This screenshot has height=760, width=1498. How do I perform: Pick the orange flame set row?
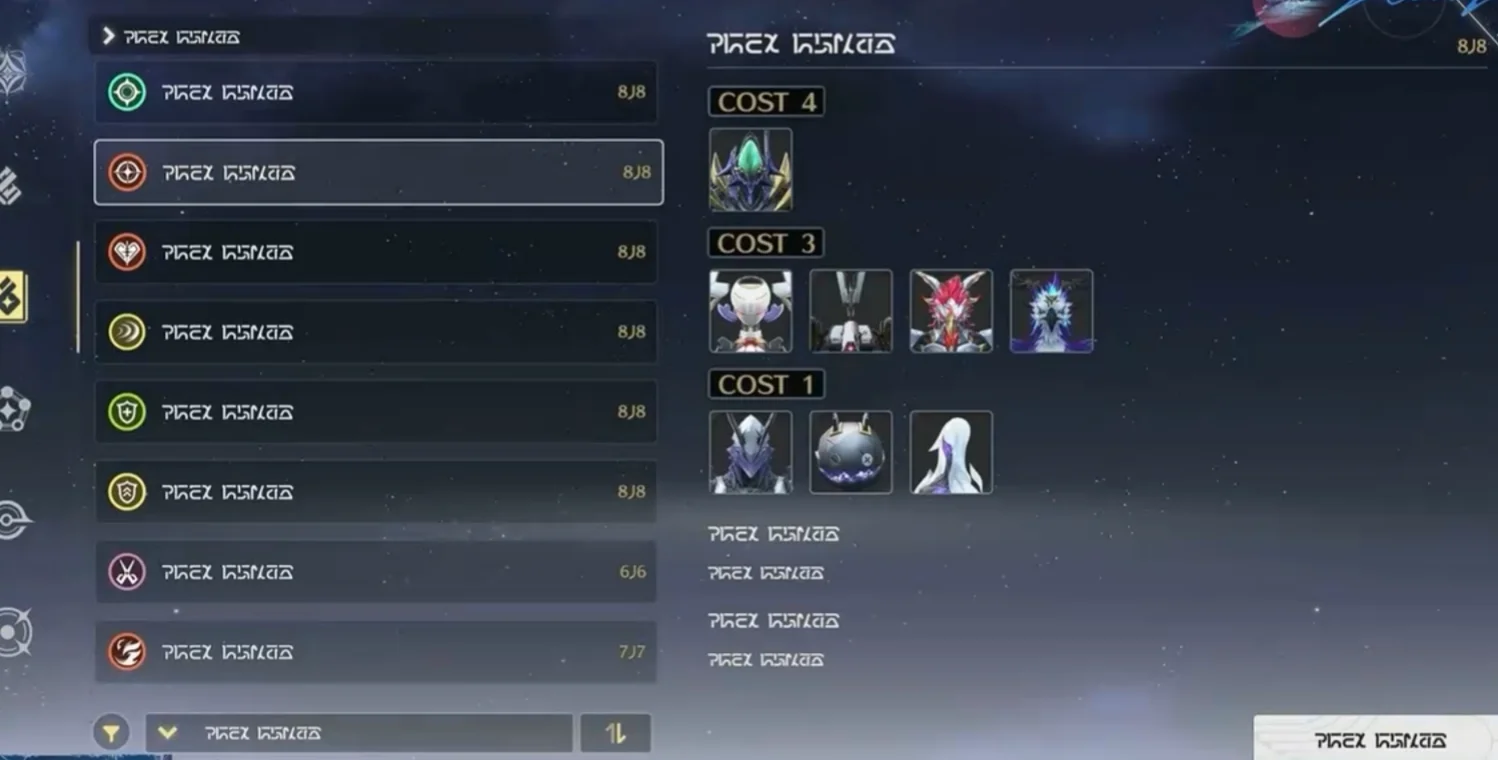point(376,652)
